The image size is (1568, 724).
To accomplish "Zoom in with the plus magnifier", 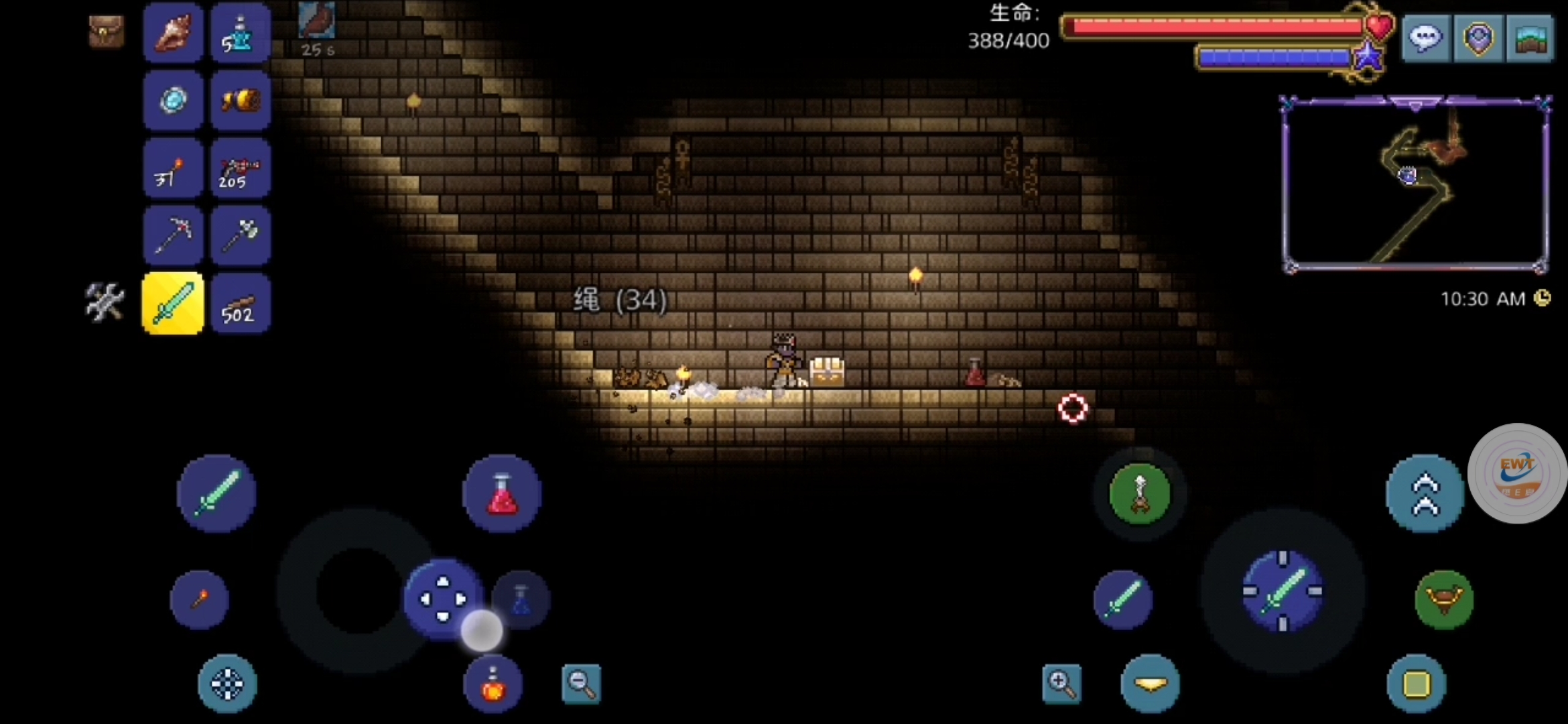I will 1061,684.
